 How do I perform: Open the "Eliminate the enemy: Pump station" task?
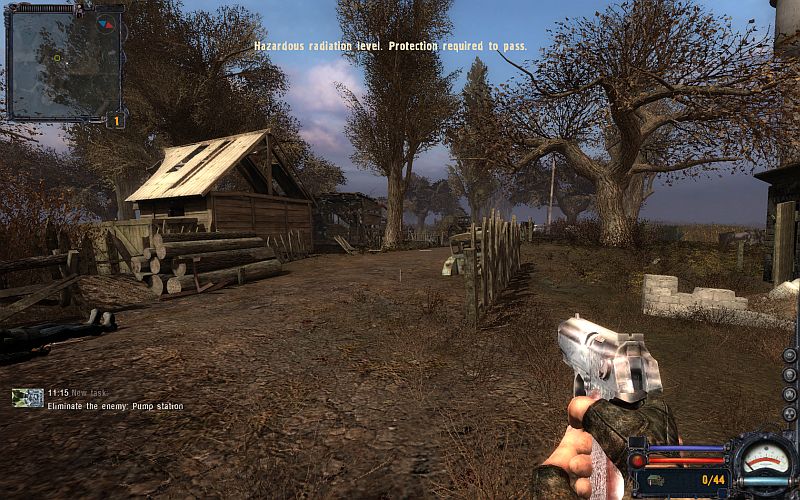(115, 406)
